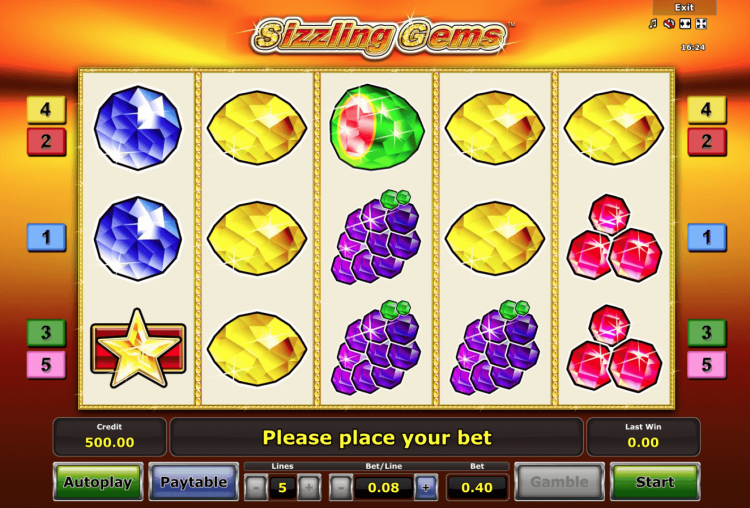Image resolution: width=750 pixels, height=508 pixels.
Task: Decrease the Bet/Line amount with minus
Action: [x=340, y=488]
